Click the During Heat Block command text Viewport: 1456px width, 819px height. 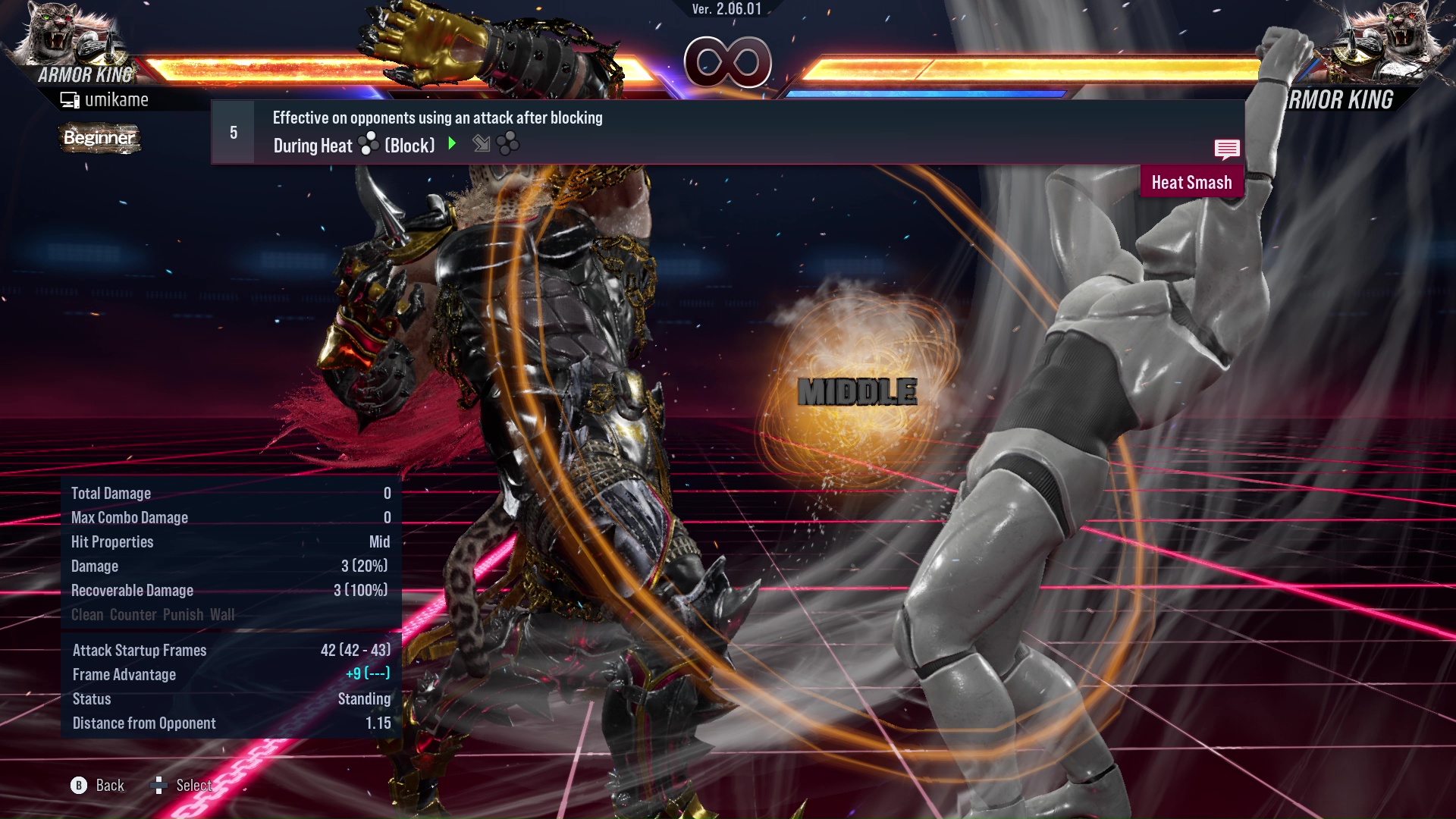(353, 145)
